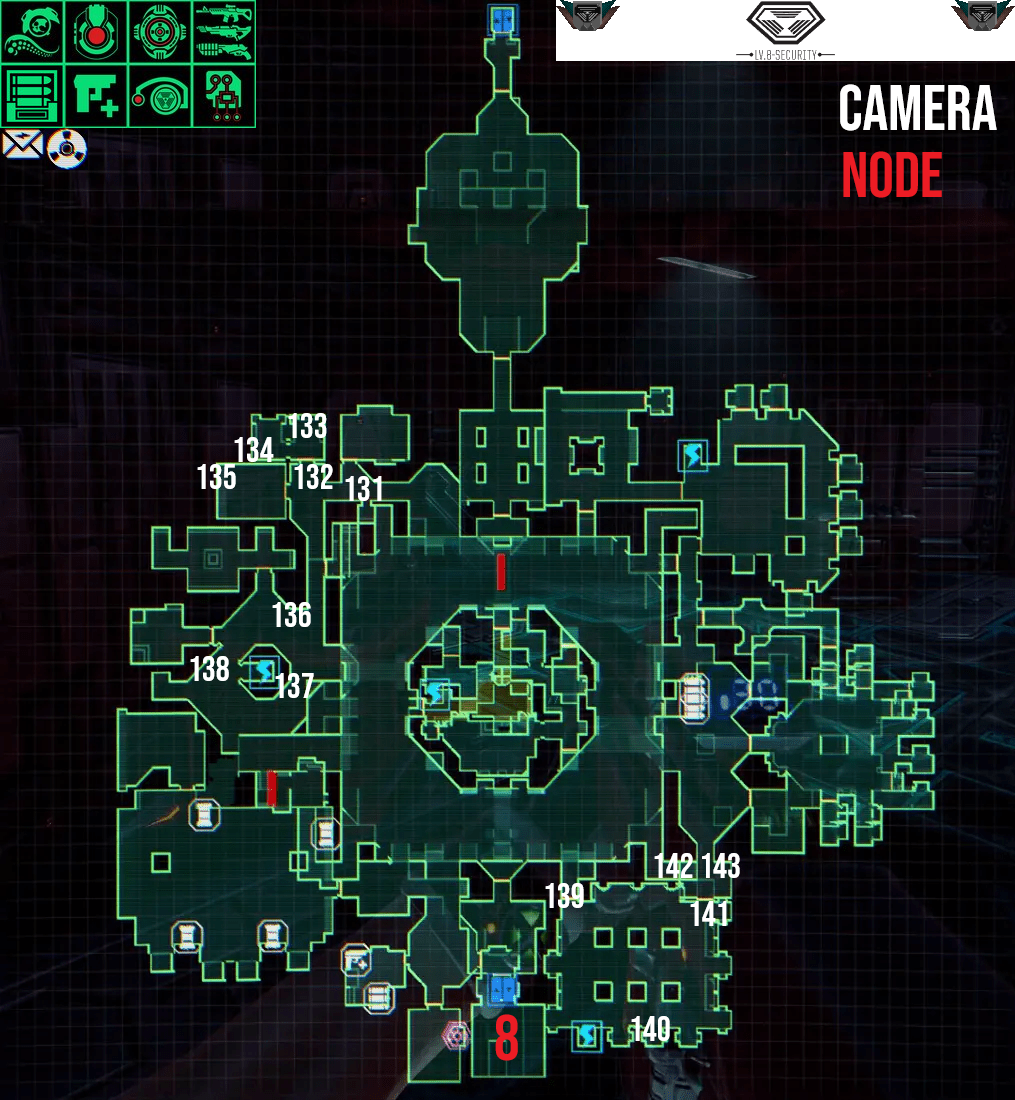Toggle the radiation headset legend icon

coord(159,96)
